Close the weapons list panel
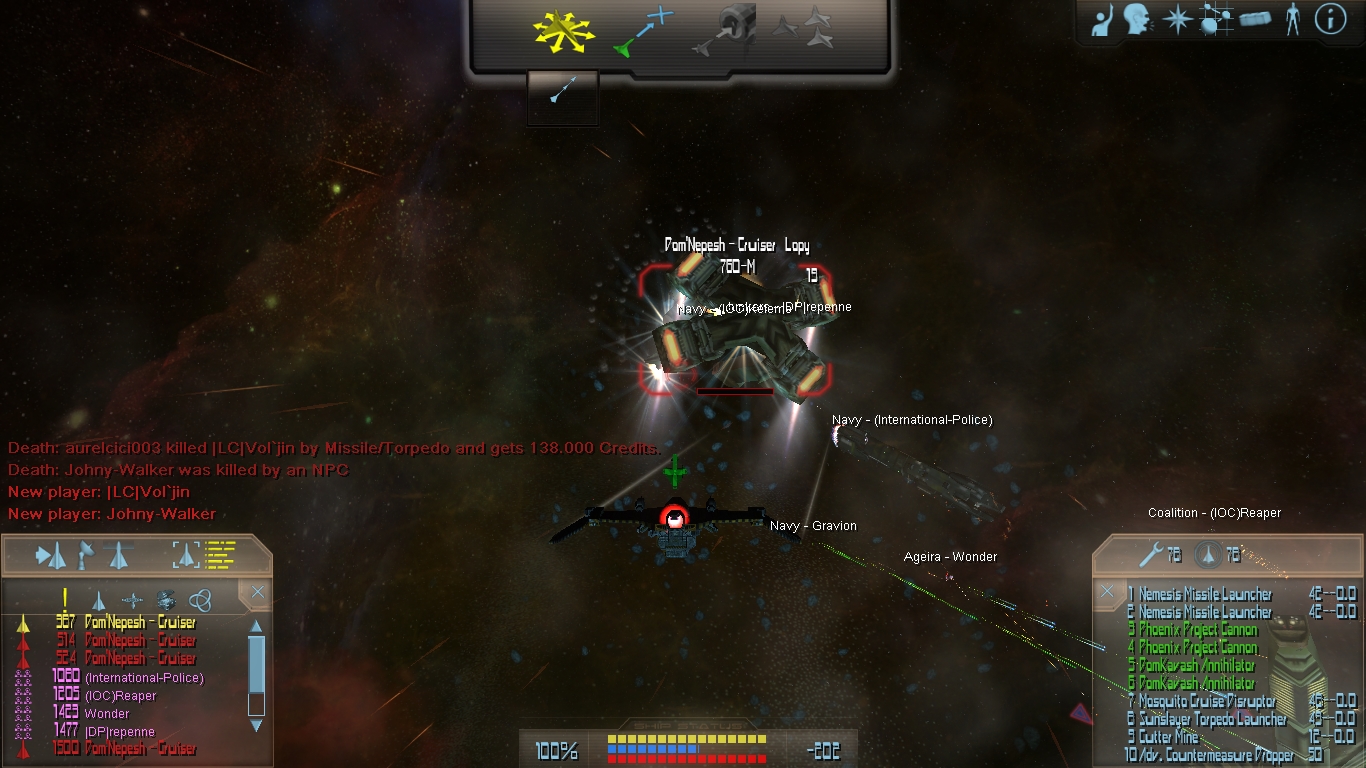 (1107, 591)
